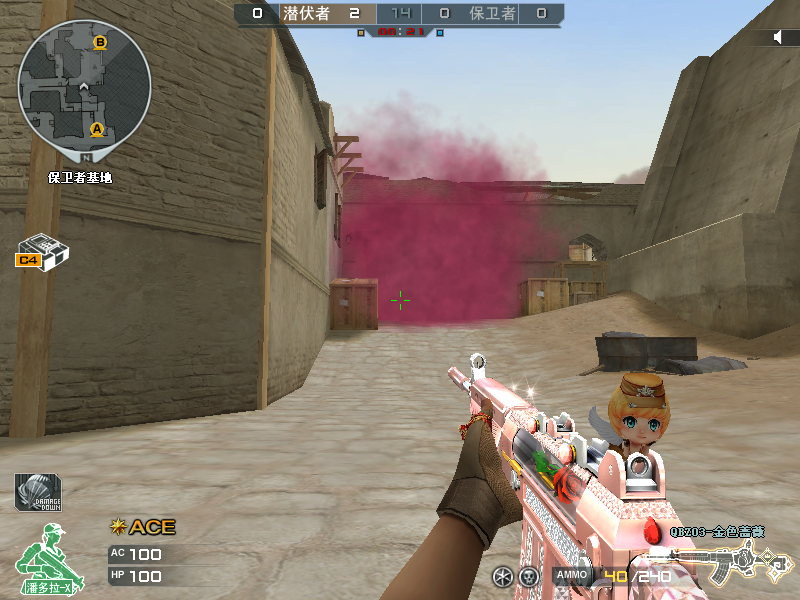Click the circular minimap
800x600 pixels.
(x=85, y=86)
